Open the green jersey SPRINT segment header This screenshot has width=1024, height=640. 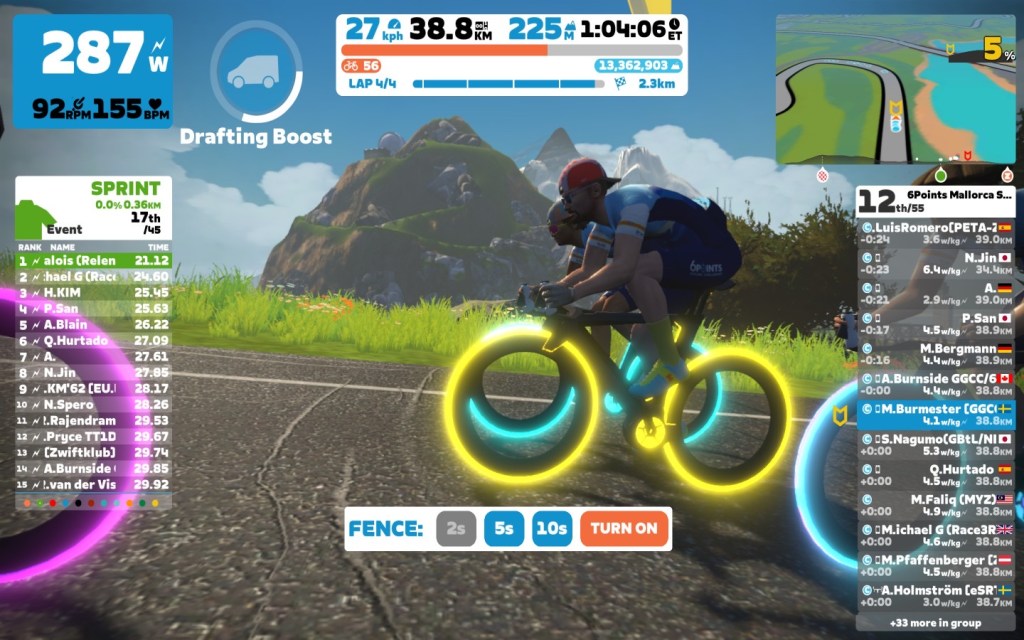(x=93, y=207)
